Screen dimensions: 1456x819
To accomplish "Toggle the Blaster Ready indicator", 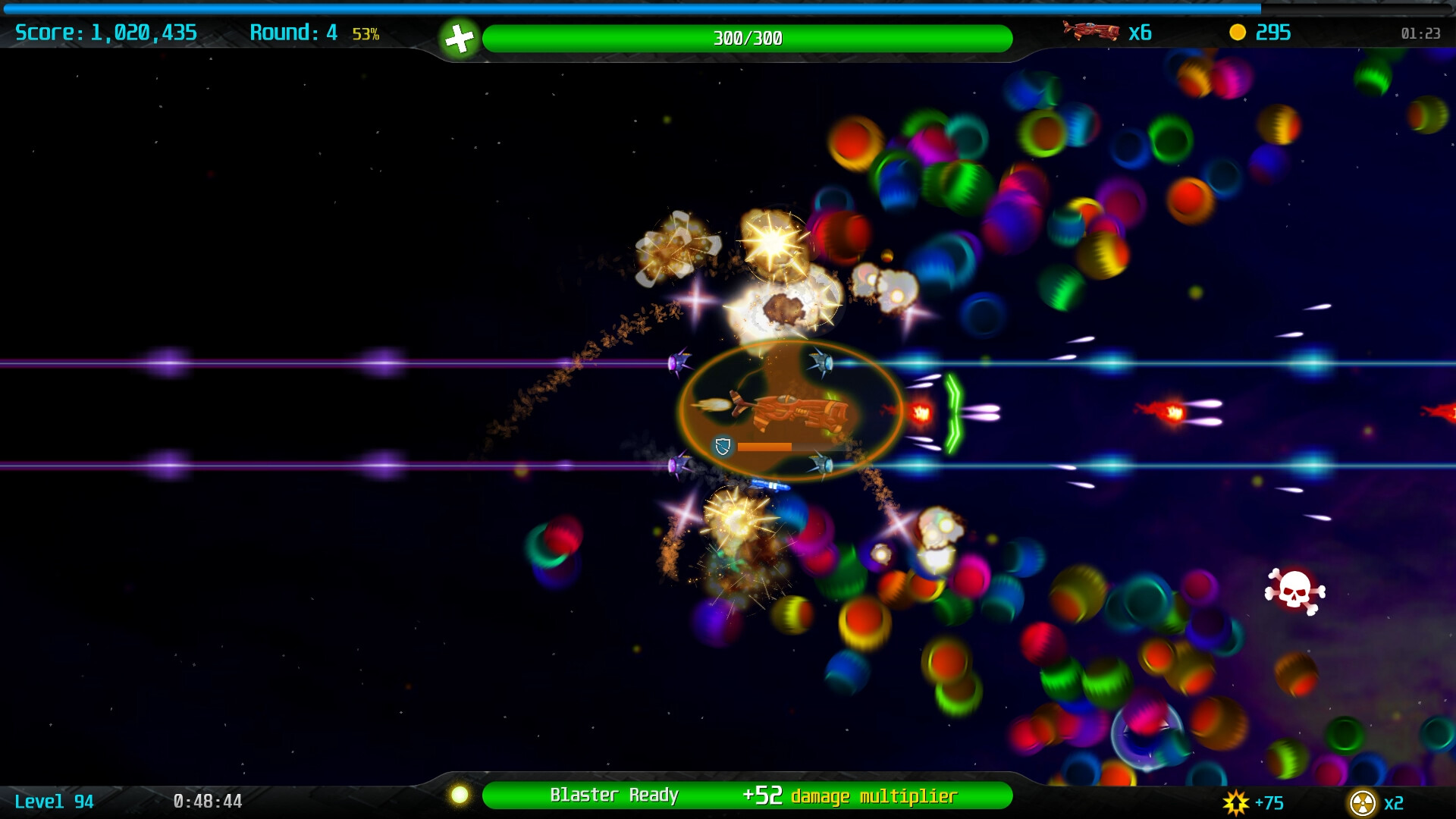I will (x=614, y=795).
